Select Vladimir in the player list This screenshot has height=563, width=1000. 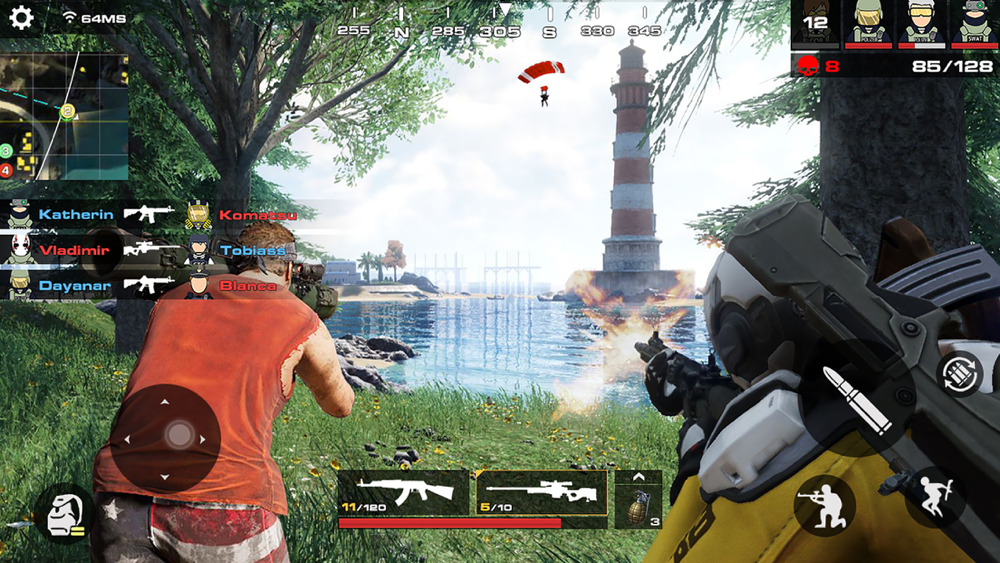click(75, 250)
